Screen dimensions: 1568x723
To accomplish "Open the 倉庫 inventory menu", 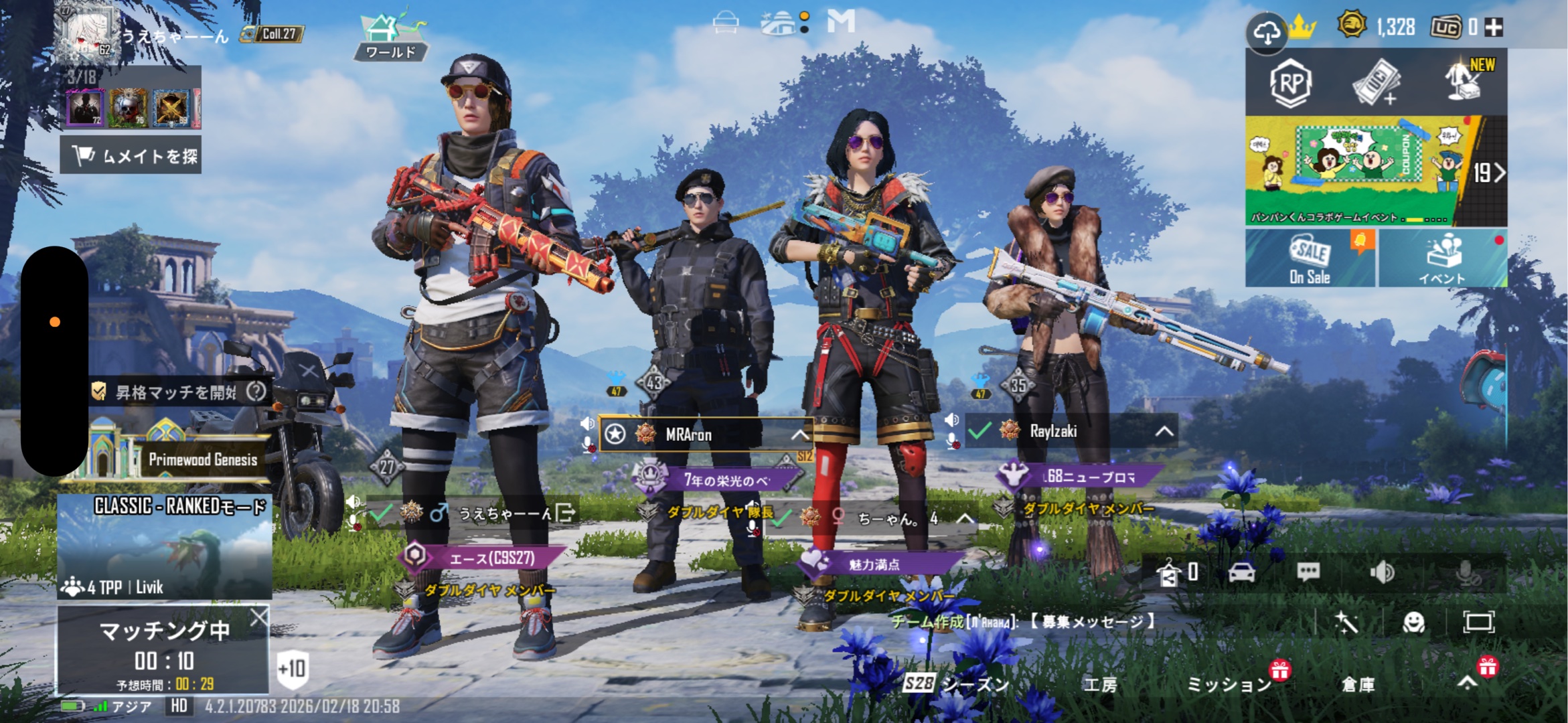I will 1358,684.
